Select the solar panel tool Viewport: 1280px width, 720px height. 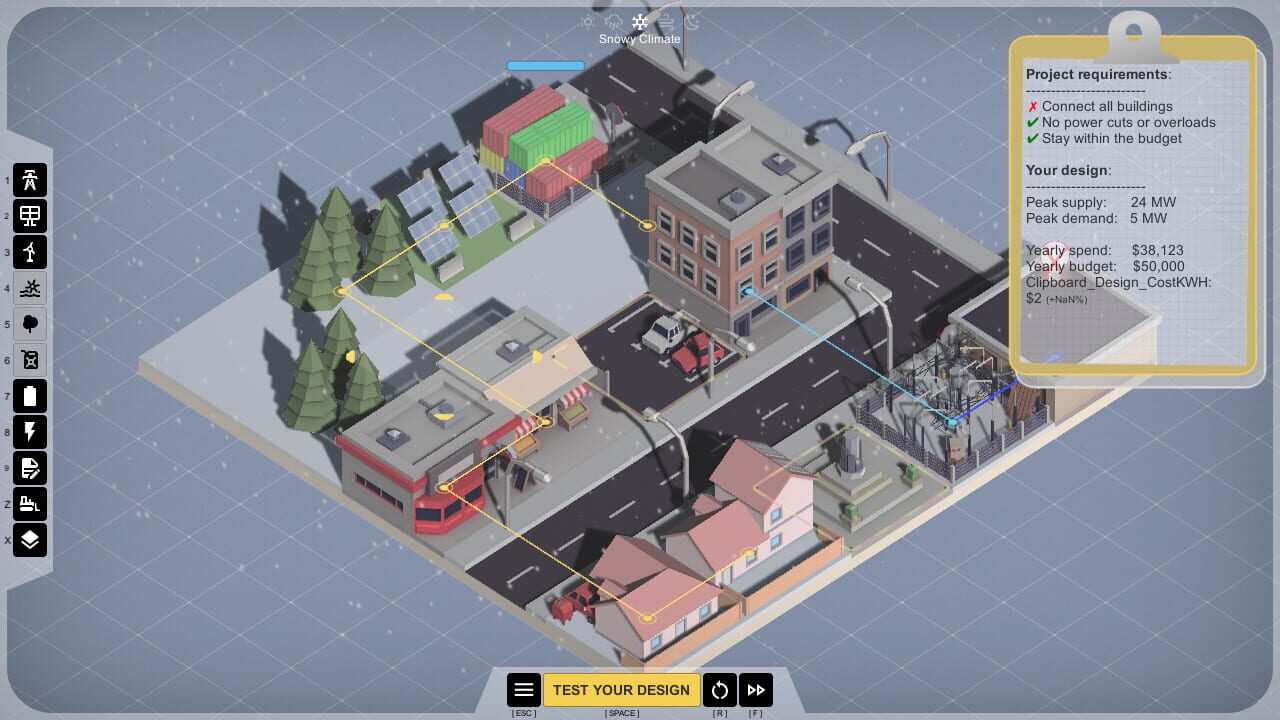click(x=30, y=216)
